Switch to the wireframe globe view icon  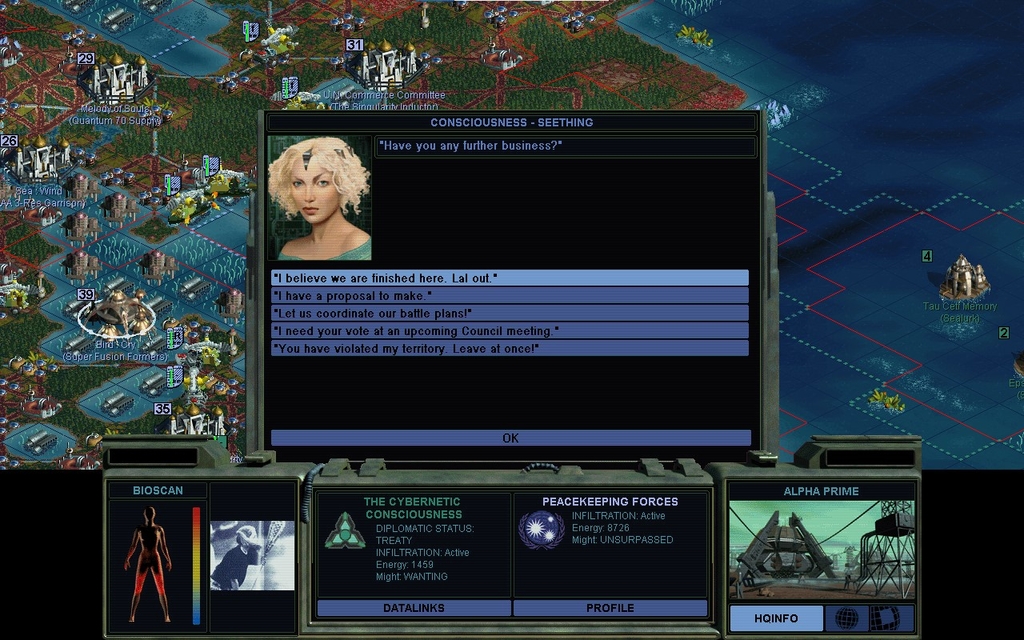click(x=846, y=618)
